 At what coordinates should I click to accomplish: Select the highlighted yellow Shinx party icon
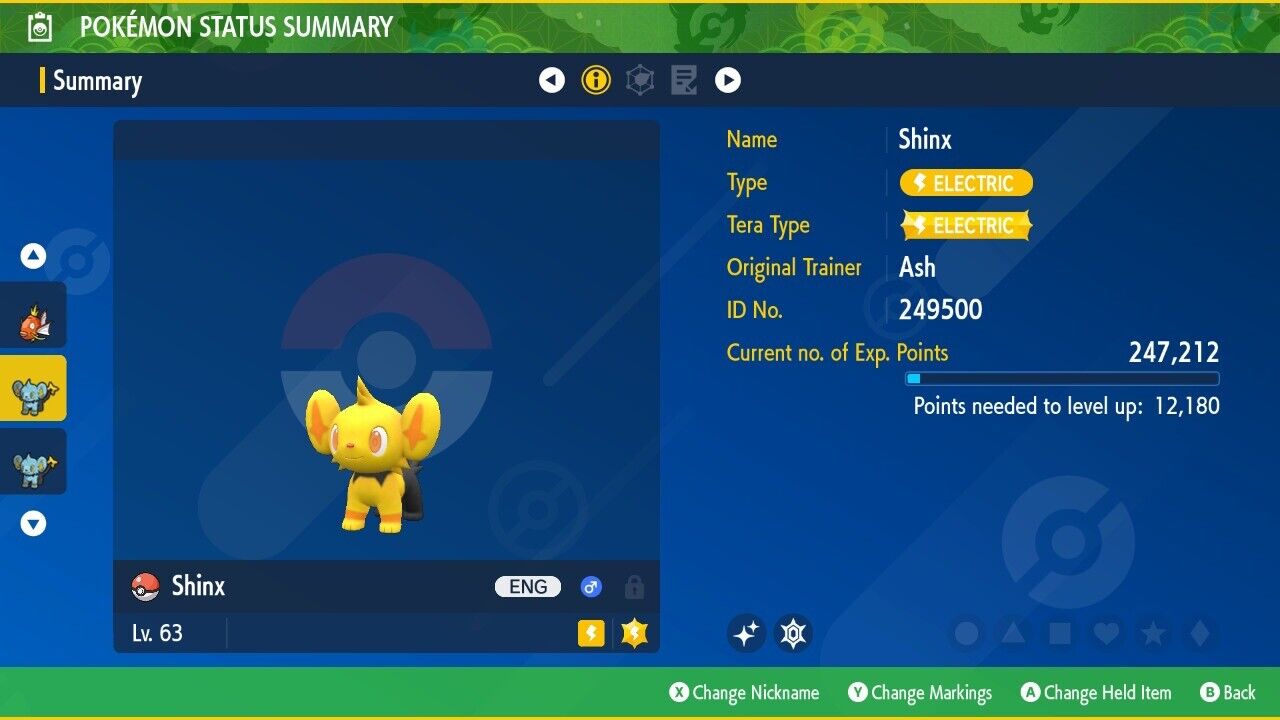(33, 388)
